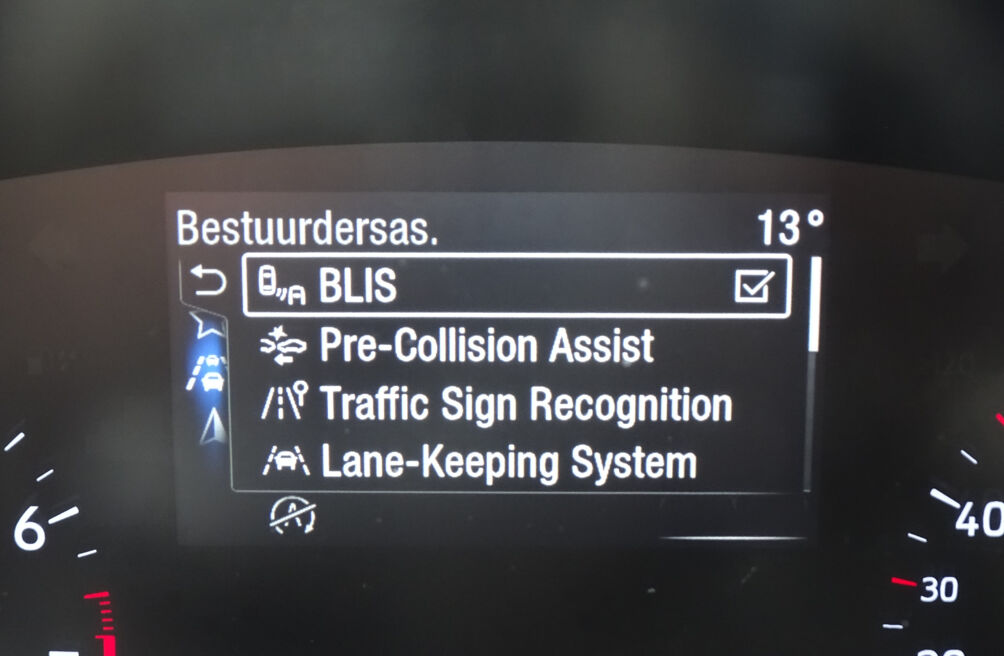Choose Traffic Sign Recognition
The width and height of the screenshot is (1004, 656).
(x=525, y=405)
